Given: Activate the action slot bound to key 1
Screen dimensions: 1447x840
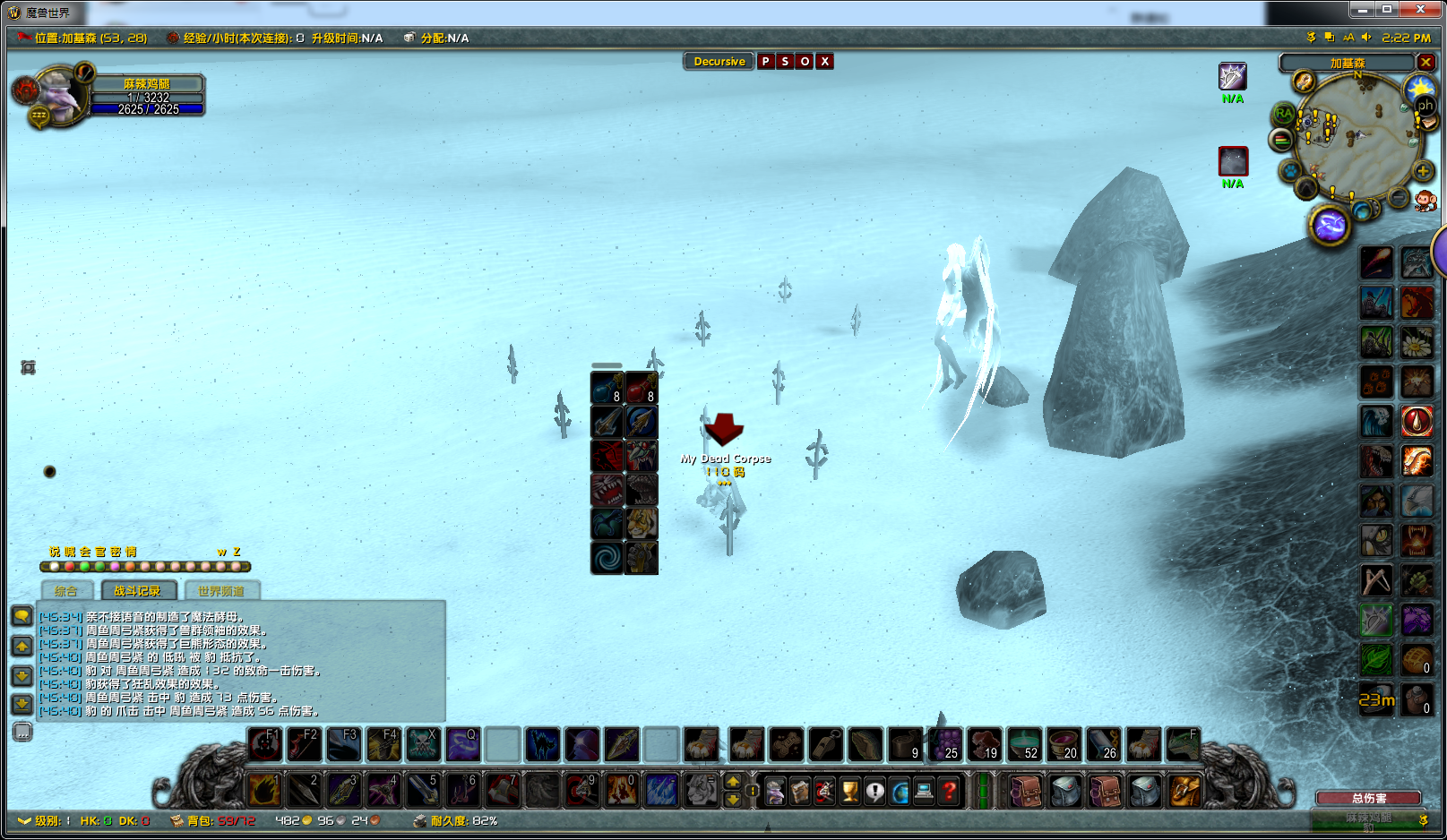Looking at the screenshot, I should [264, 791].
